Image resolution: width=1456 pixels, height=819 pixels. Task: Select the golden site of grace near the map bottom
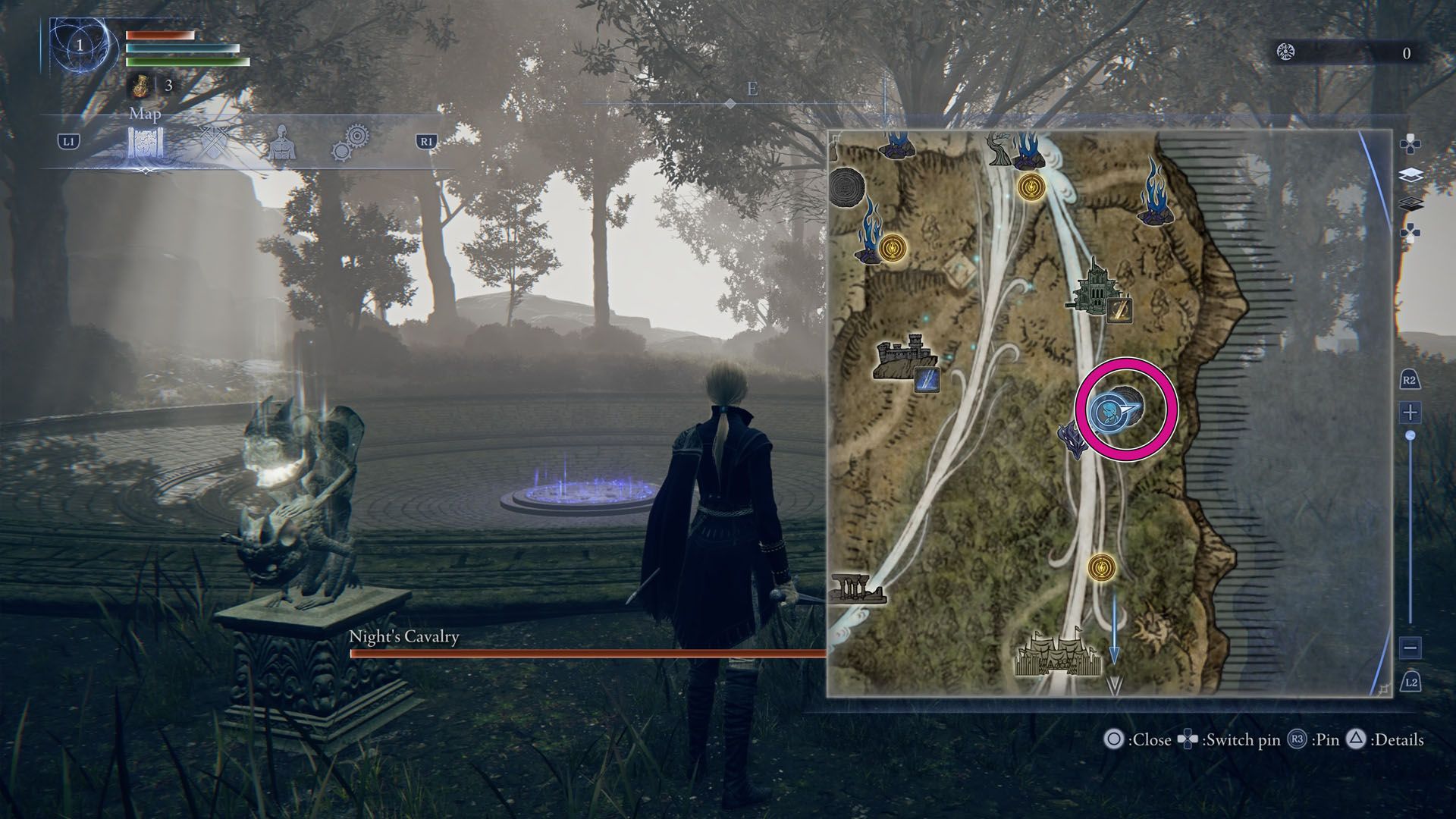[x=1102, y=567]
